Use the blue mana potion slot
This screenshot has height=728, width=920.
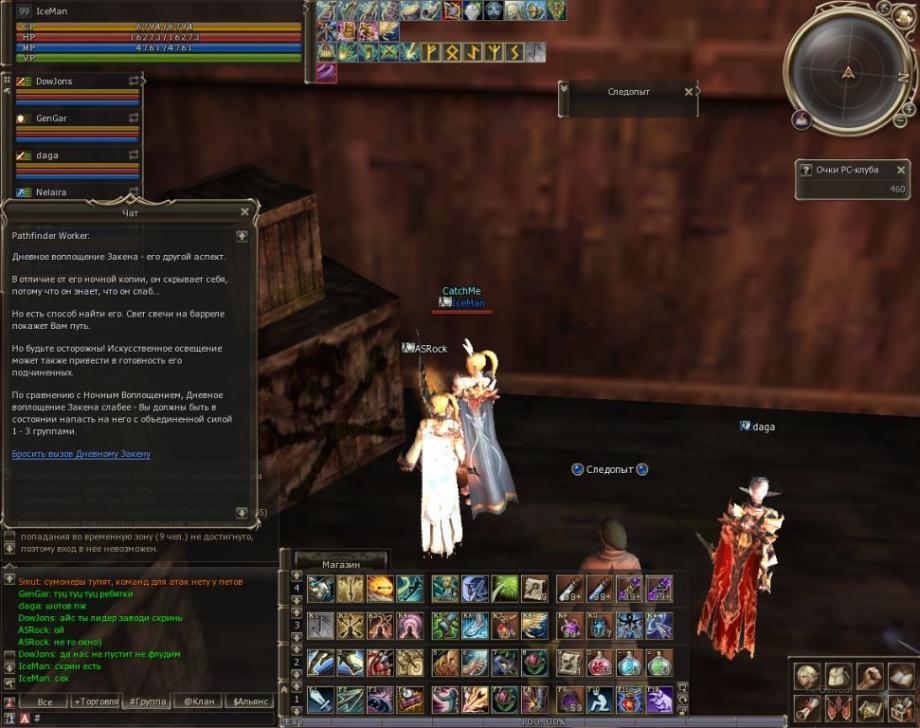coord(630,663)
